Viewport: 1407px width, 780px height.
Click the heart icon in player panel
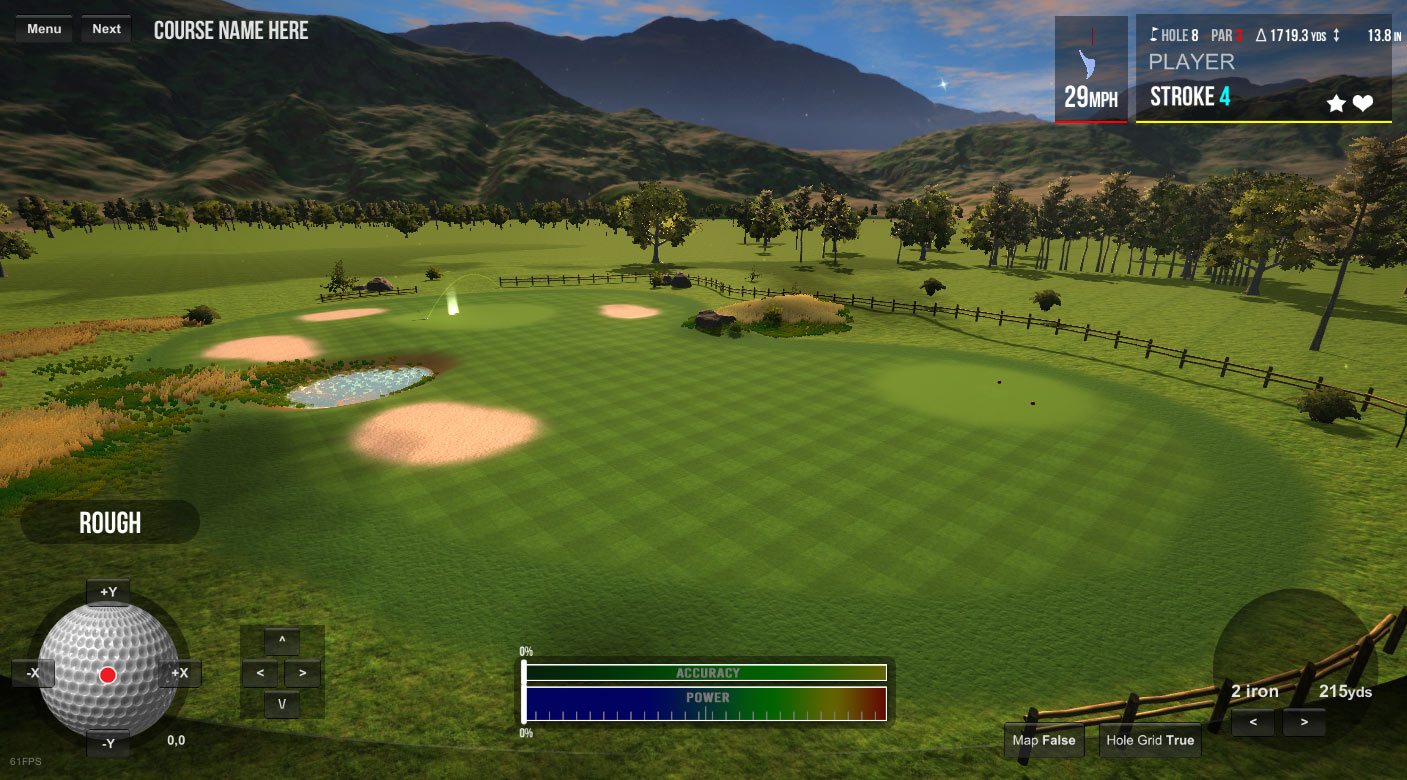click(1363, 103)
